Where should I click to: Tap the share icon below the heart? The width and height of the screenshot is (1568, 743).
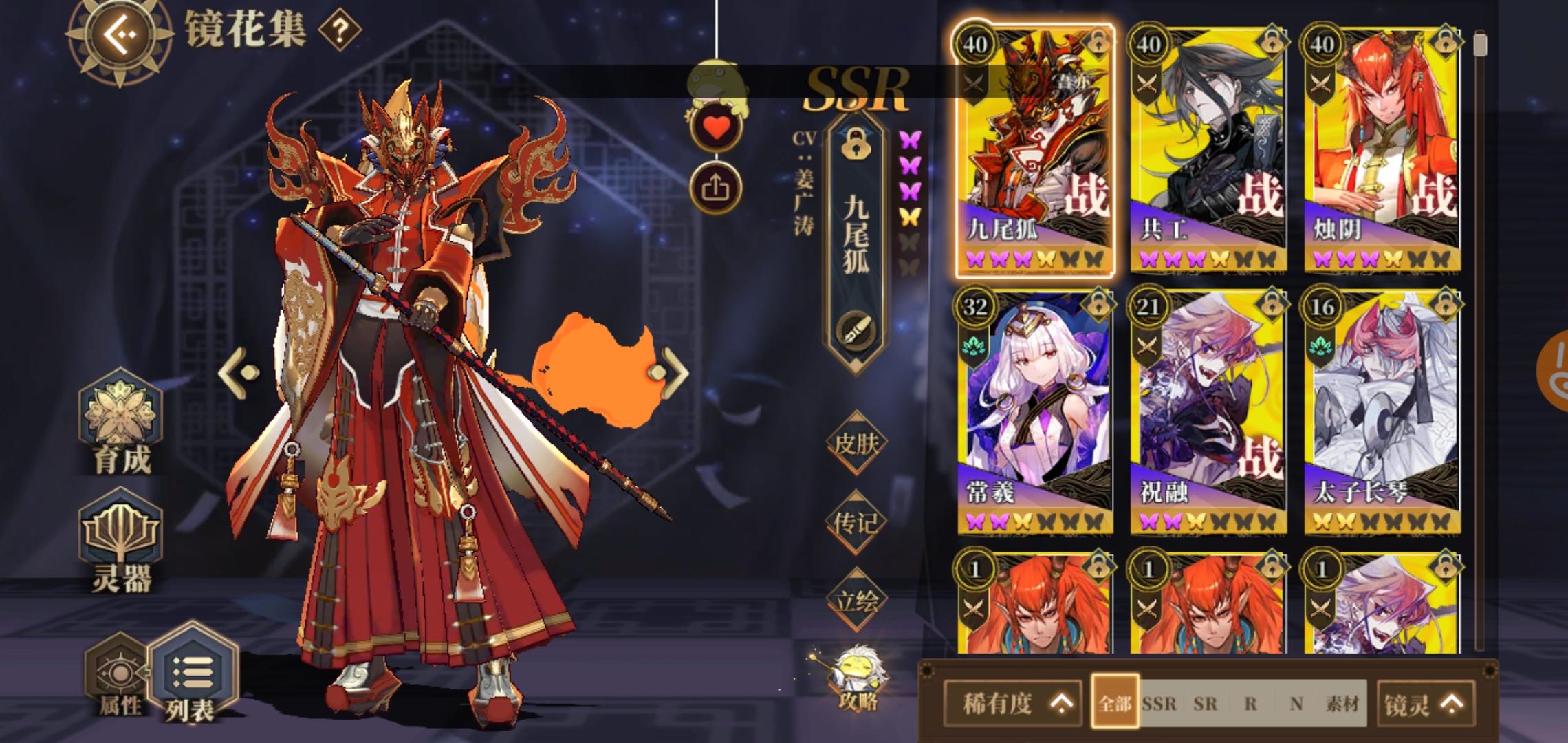715,184
